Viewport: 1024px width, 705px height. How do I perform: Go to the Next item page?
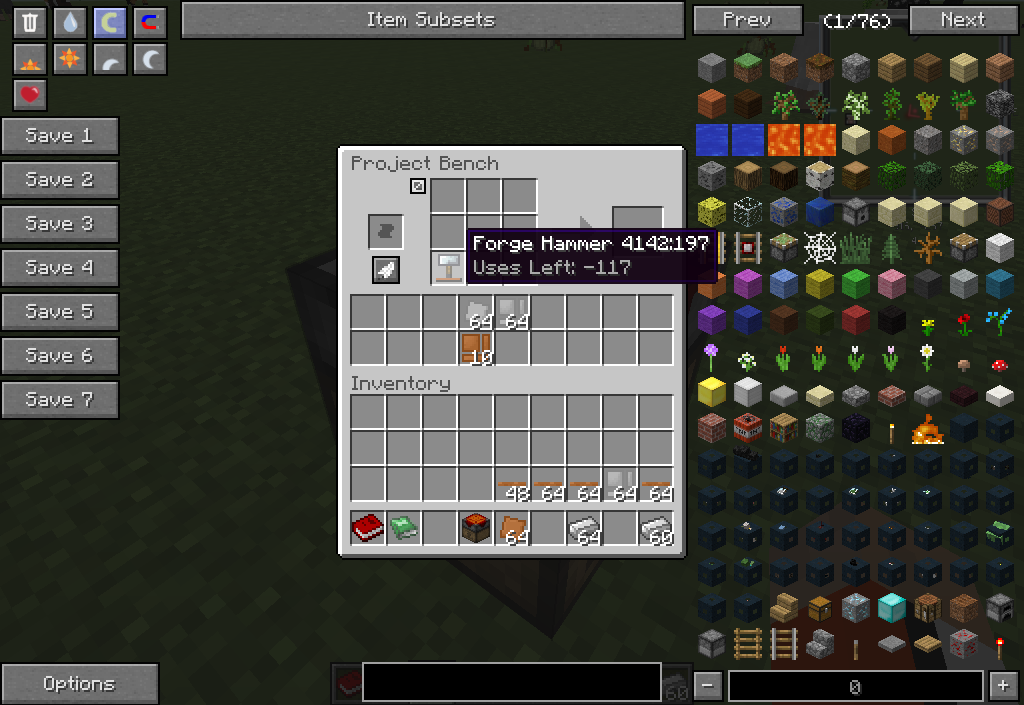[x=963, y=20]
